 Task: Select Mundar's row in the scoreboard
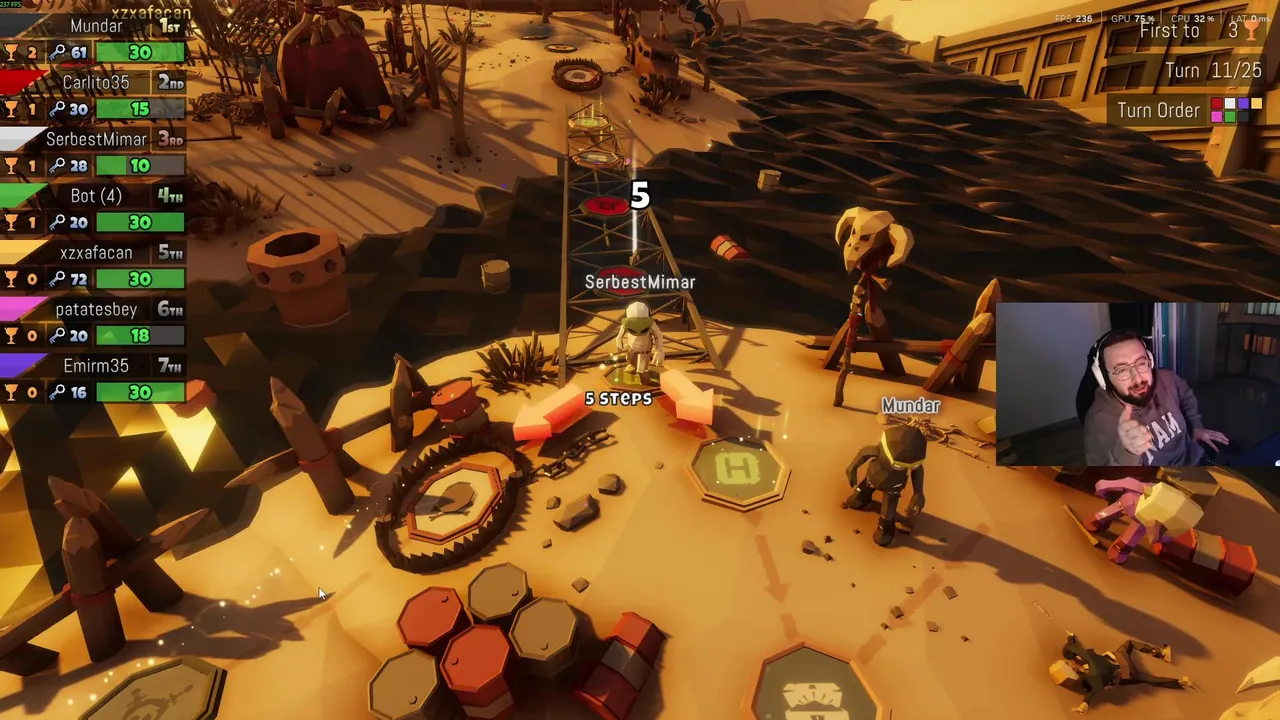95,39
